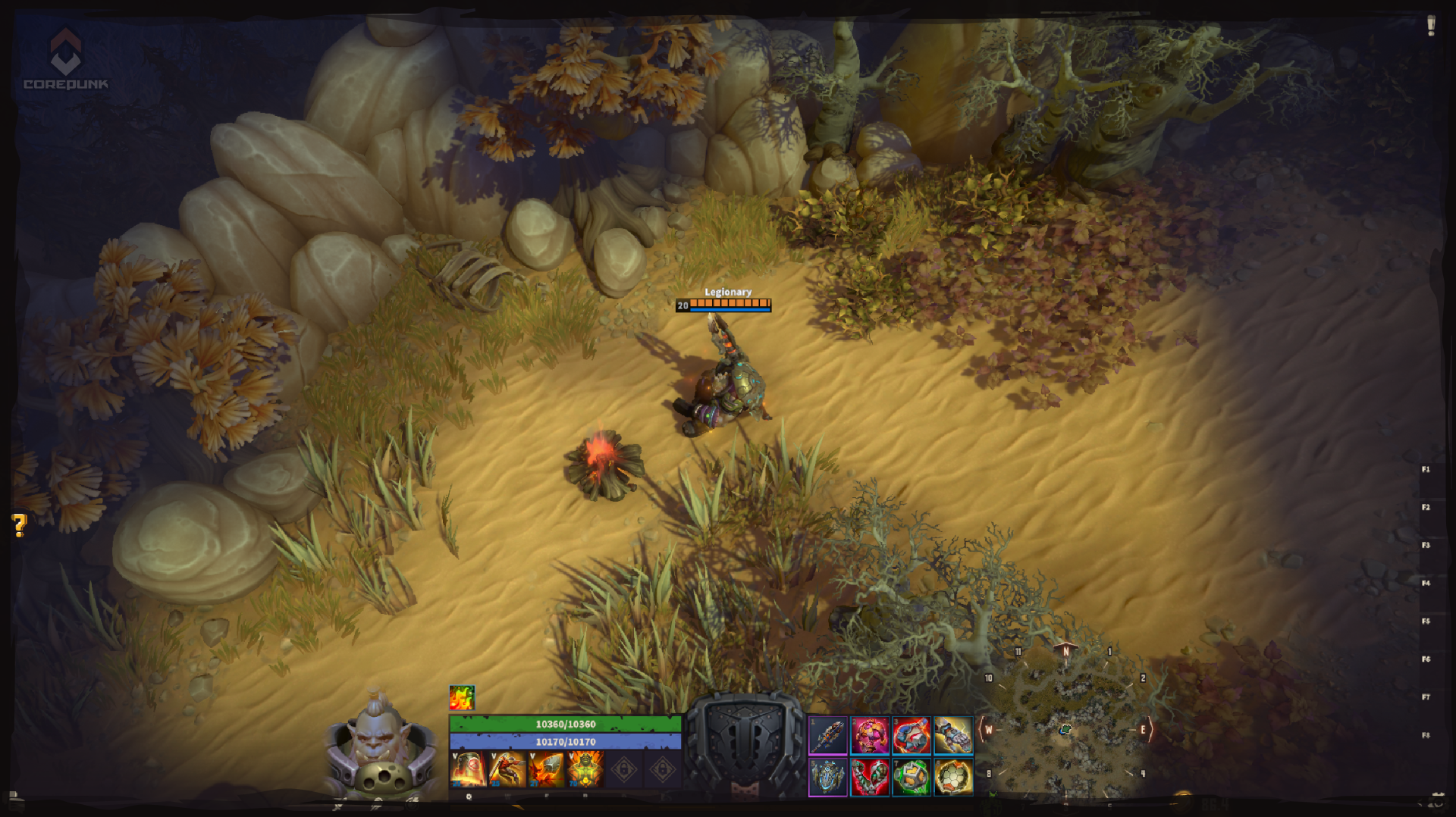This screenshot has height=817, width=1456.
Task: Click the exclamation mark notification icon
Action: pyautogui.click(x=1431, y=26)
